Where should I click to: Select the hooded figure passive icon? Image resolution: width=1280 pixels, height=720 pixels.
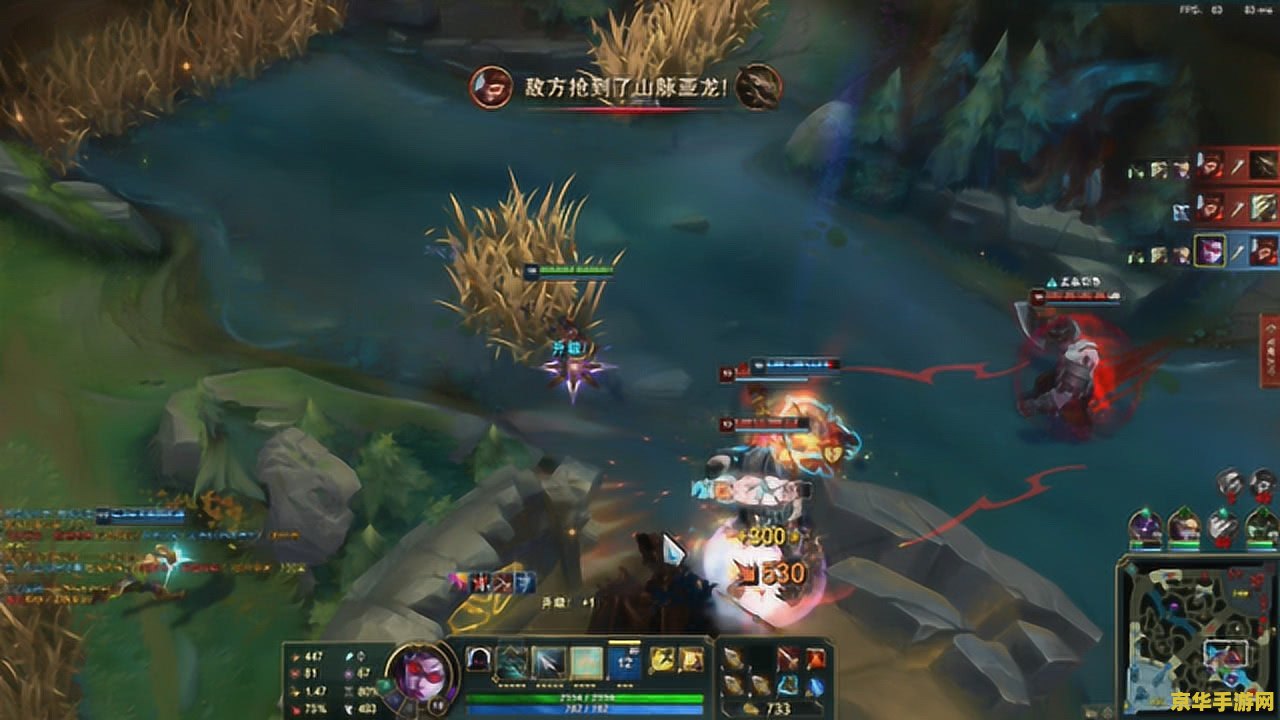pos(479,661)
